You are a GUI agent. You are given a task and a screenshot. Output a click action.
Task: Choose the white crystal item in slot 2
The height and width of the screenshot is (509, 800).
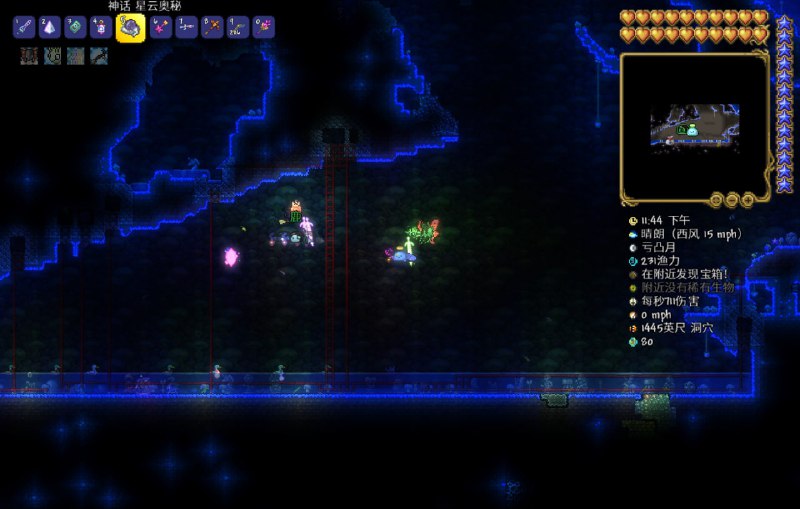50,27
